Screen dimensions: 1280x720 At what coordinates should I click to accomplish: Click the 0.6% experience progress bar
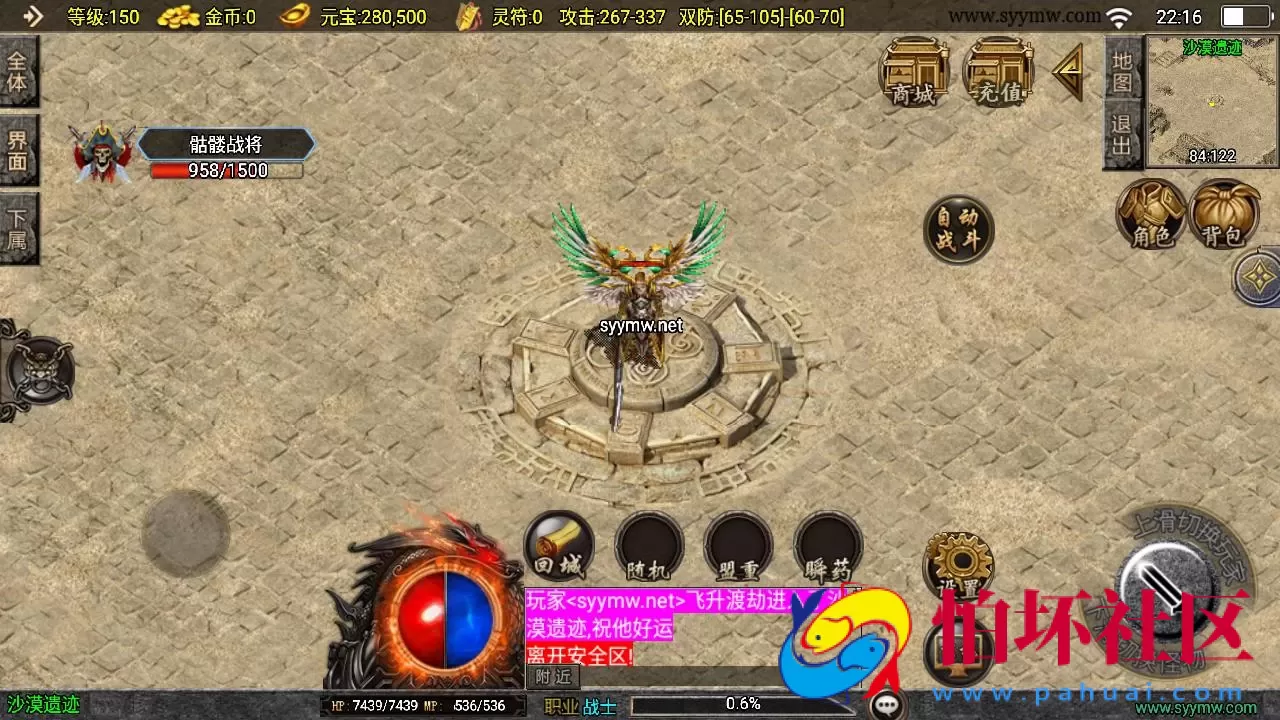740,703
